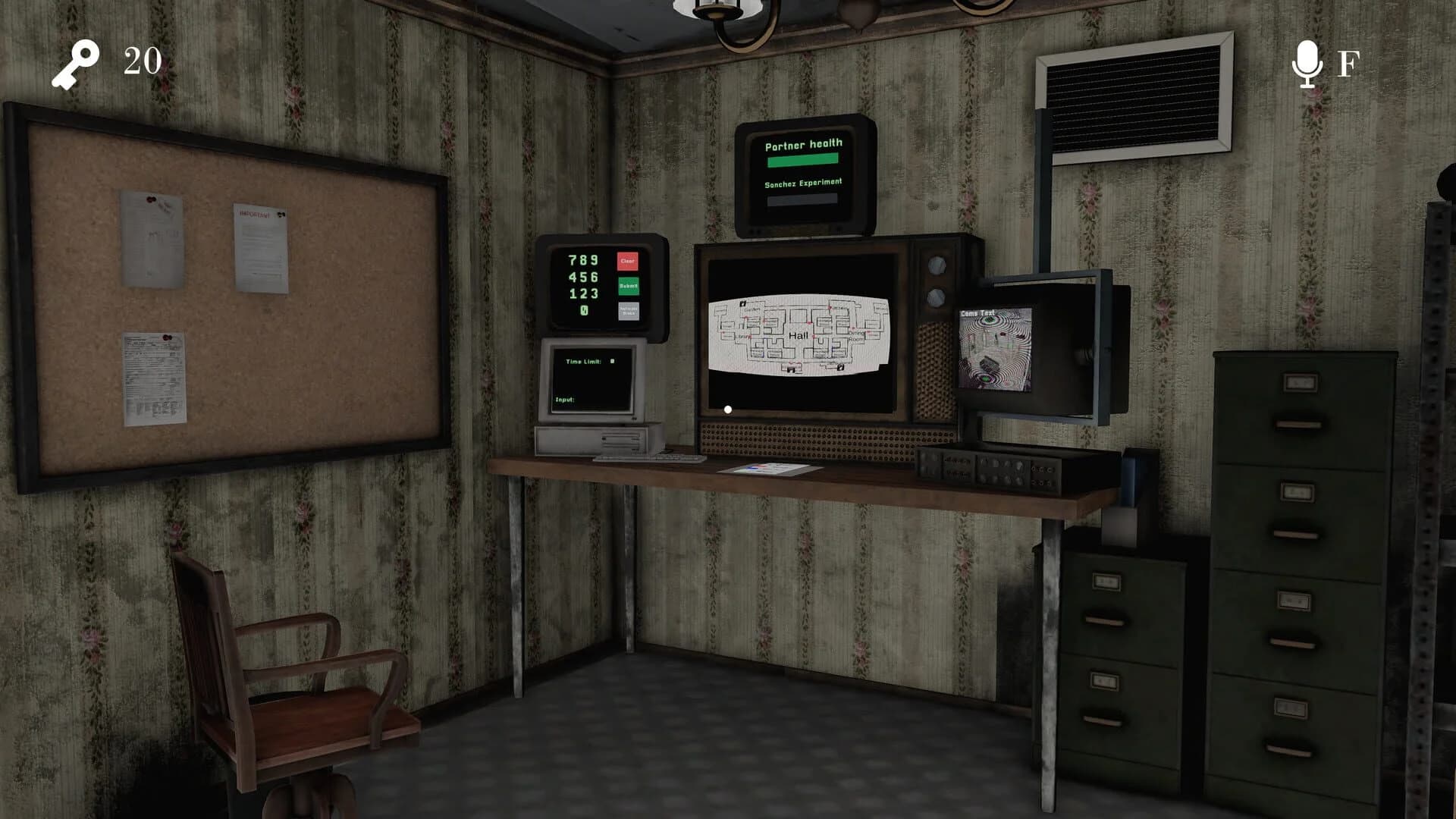Select the microphone icon near the F prompt
The width and height of the screenshot is (1456, 819).
click(1307, 64)
